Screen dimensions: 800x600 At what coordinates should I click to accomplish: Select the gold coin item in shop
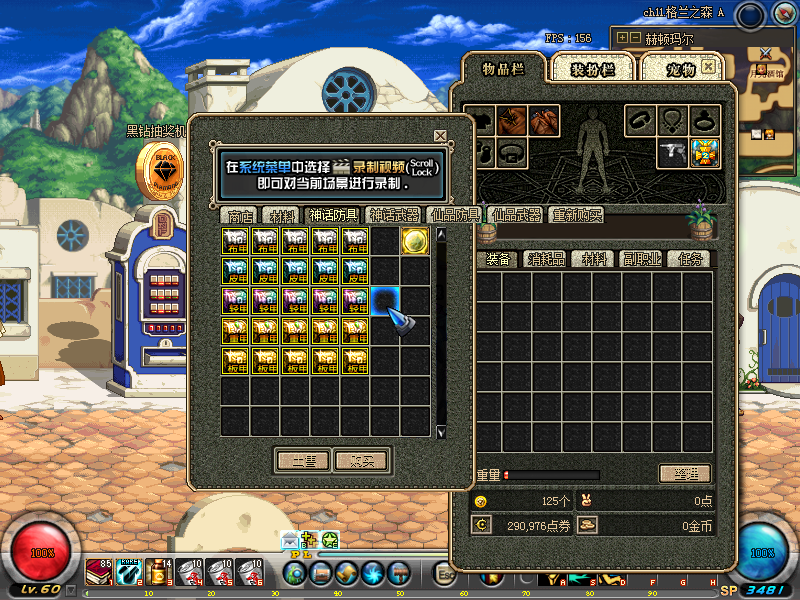415,241
